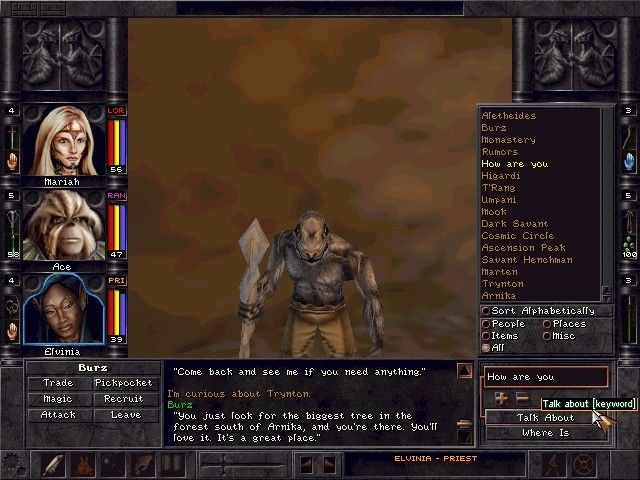Image resolution: width=640 pixels, height=480 pixels.
Task: Ask using the Where Is button
Action: [x=545, y=433]
